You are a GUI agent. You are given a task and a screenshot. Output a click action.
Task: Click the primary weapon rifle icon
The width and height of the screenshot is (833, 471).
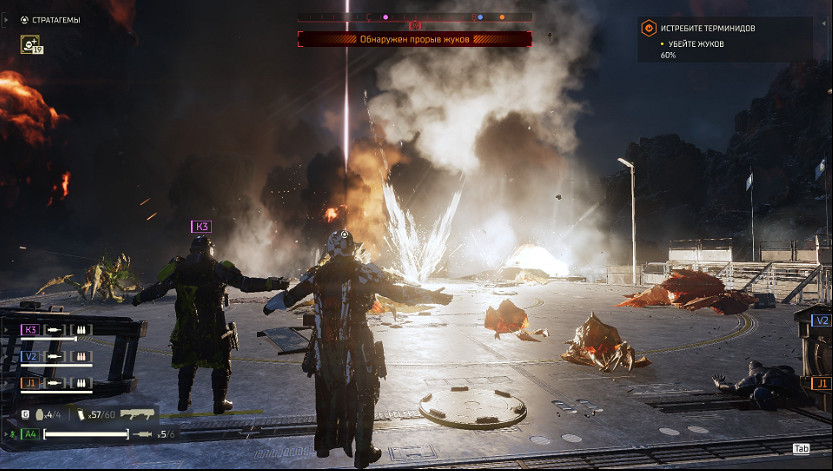tap(139, 413)
